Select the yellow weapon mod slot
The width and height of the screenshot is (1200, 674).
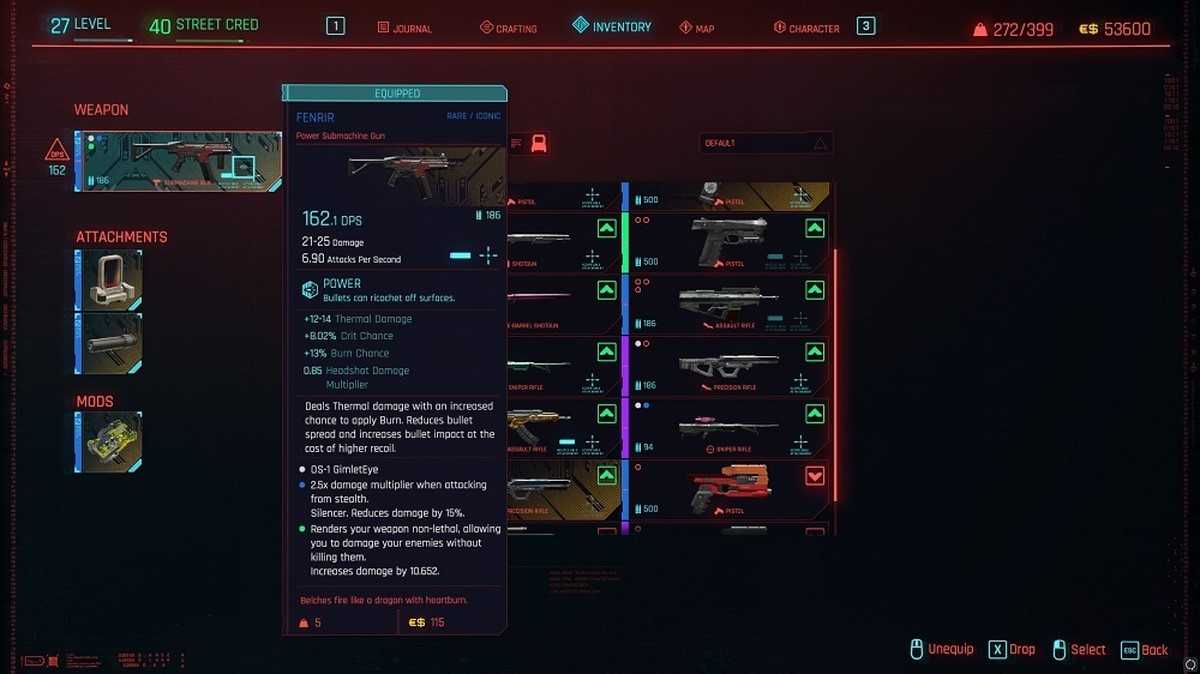coord(108,442)
